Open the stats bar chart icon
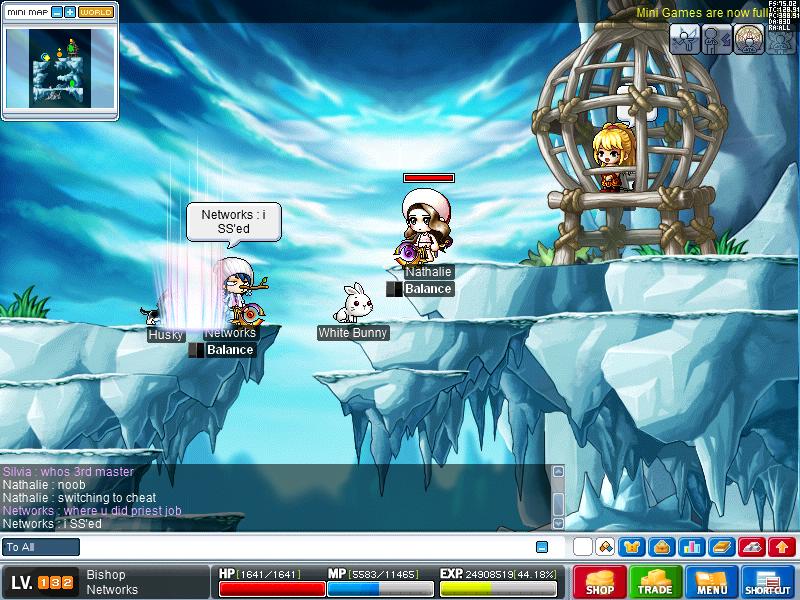This screenshot has height=600, width=800. click(691, 547)
